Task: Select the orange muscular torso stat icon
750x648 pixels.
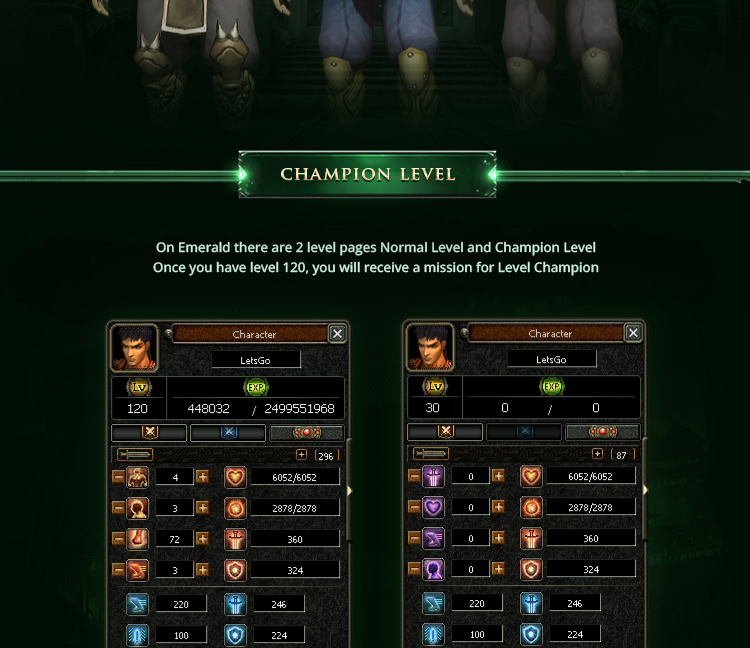Action: tap(138, 477)
